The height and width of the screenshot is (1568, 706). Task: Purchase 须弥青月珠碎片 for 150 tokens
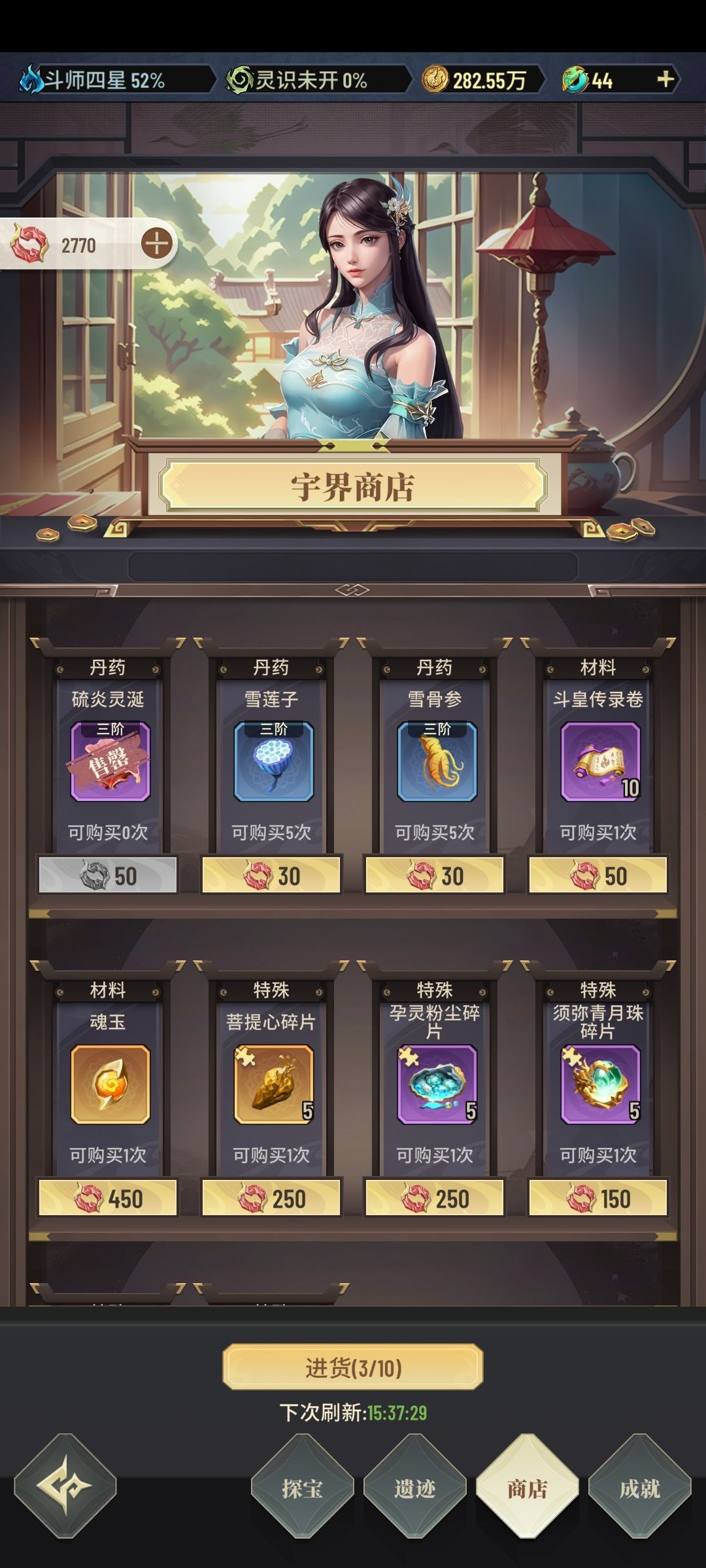pos(598,1198)
